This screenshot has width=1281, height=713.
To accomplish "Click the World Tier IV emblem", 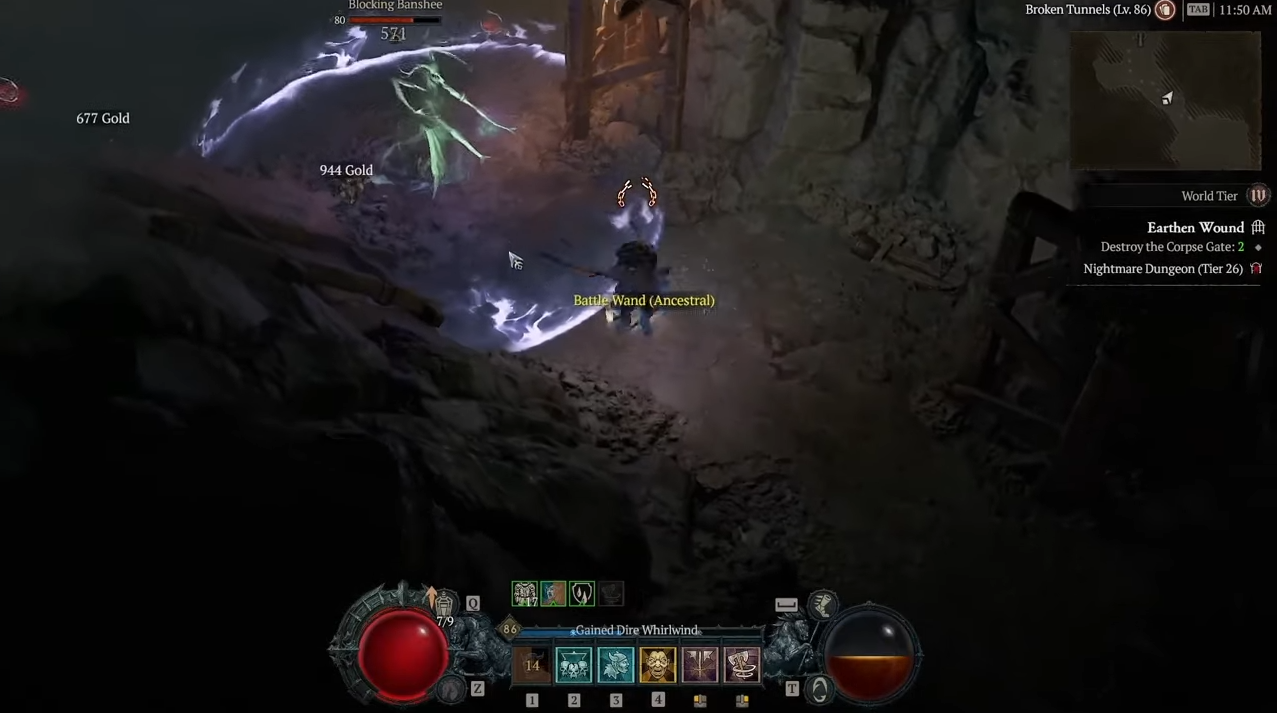I will click(x=1258, y=196).
